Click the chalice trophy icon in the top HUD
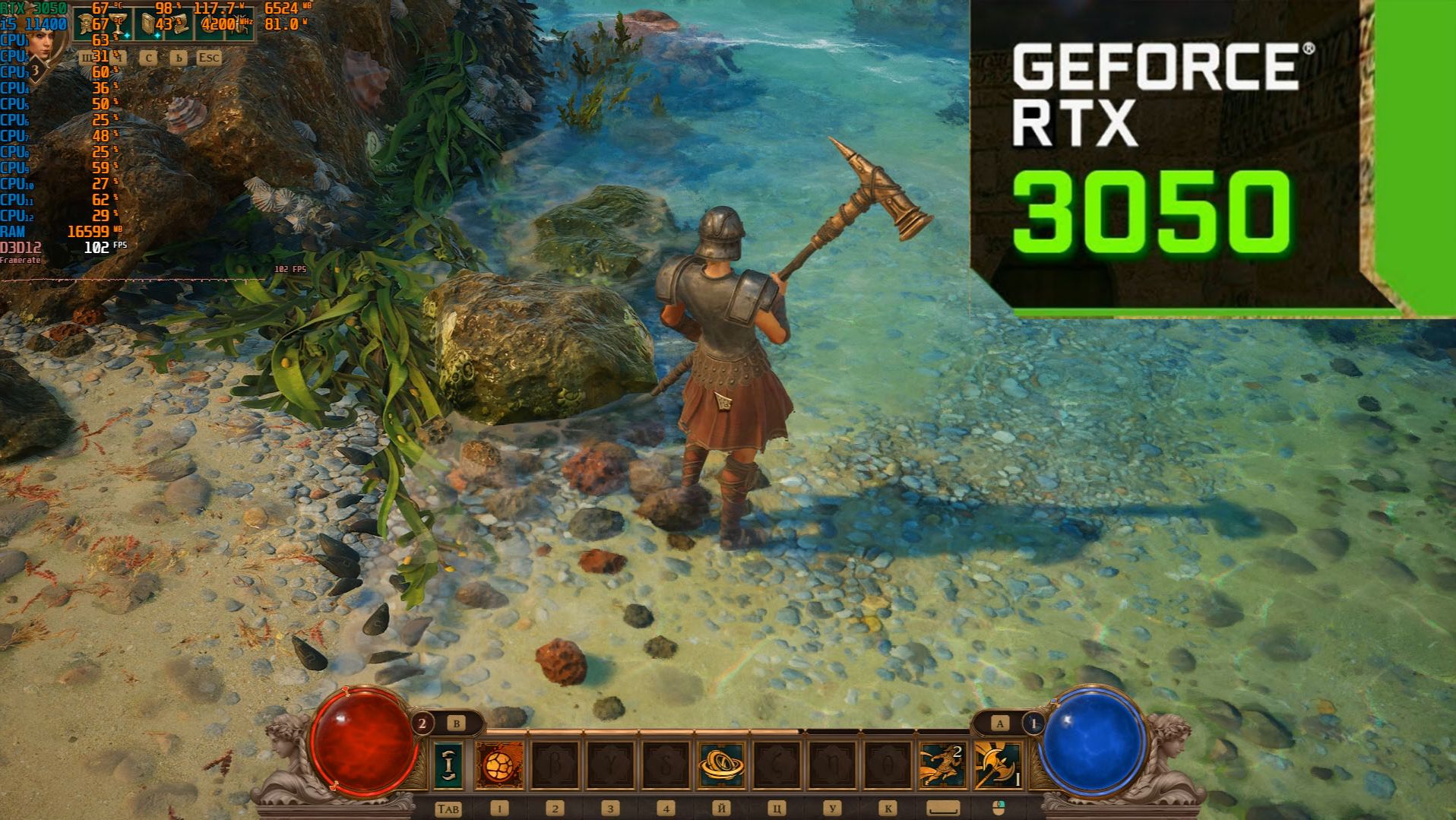This screenshot has height=820, width=1456. 116,24
